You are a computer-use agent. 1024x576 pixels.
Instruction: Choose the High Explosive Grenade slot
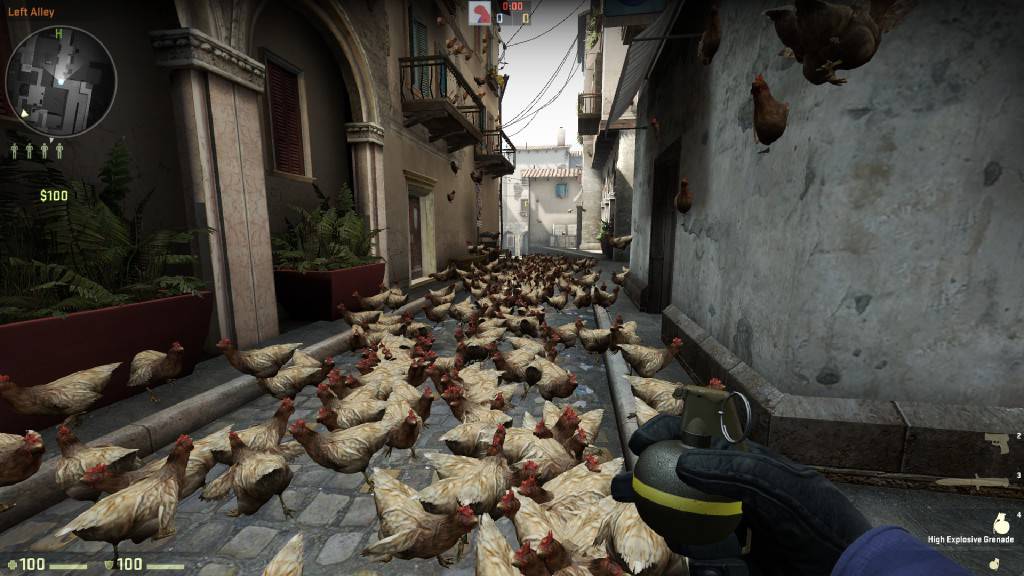tap(1001, 523)
